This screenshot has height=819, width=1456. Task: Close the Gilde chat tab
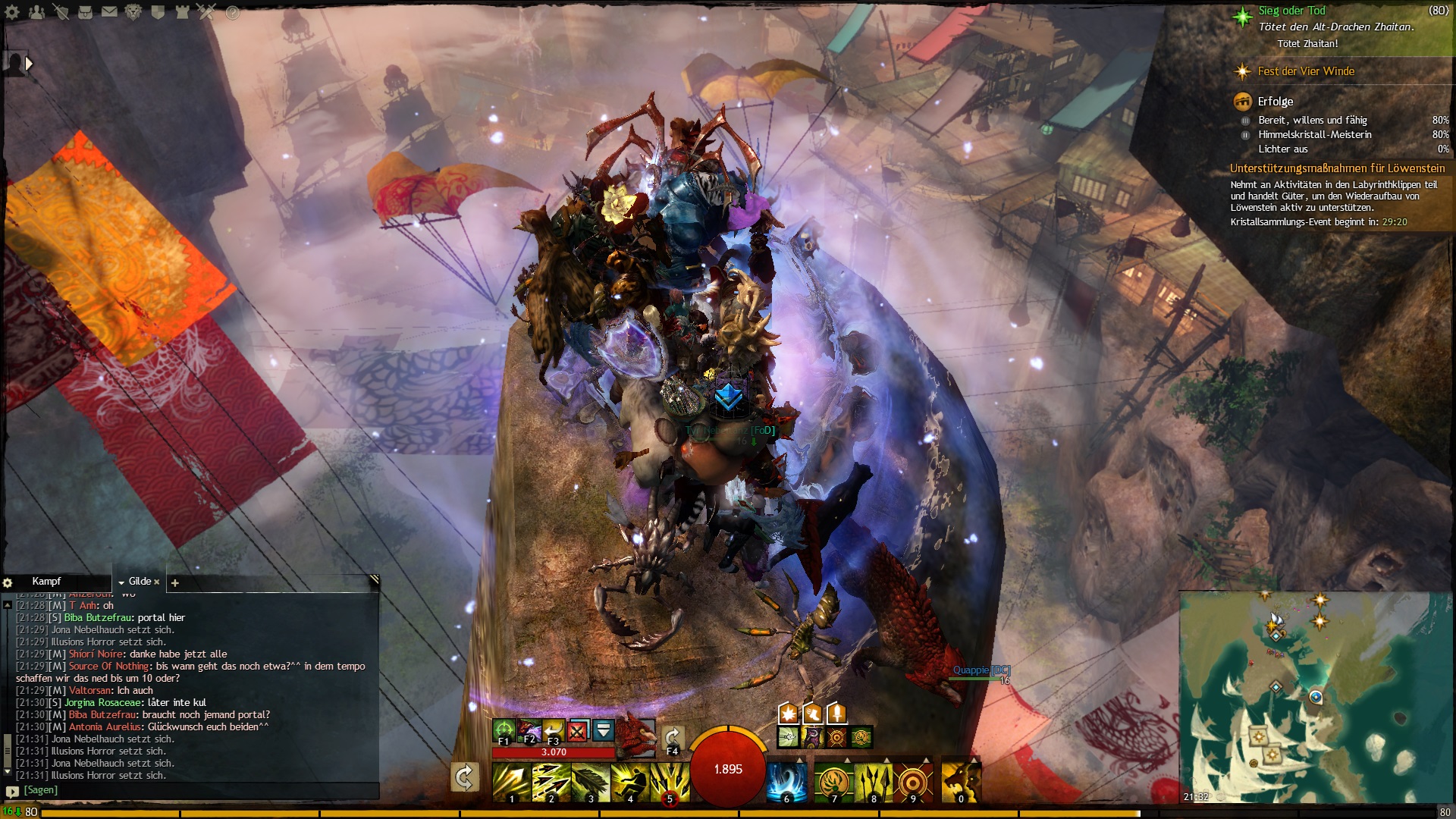(x=157, y=582)
